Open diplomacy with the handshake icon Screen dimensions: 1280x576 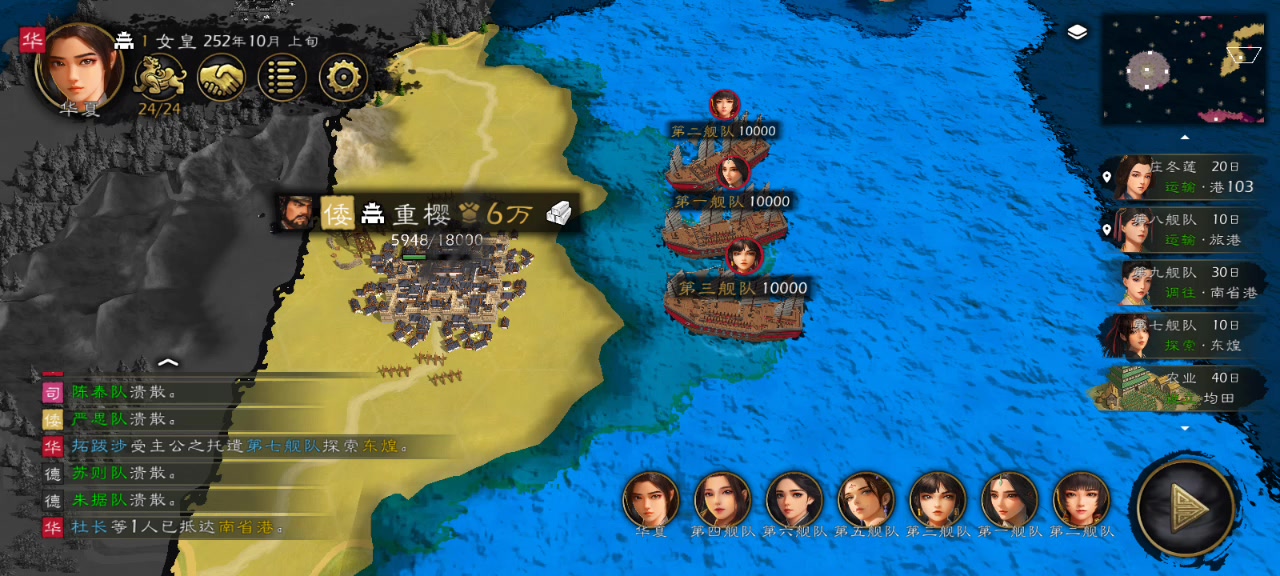221,77
